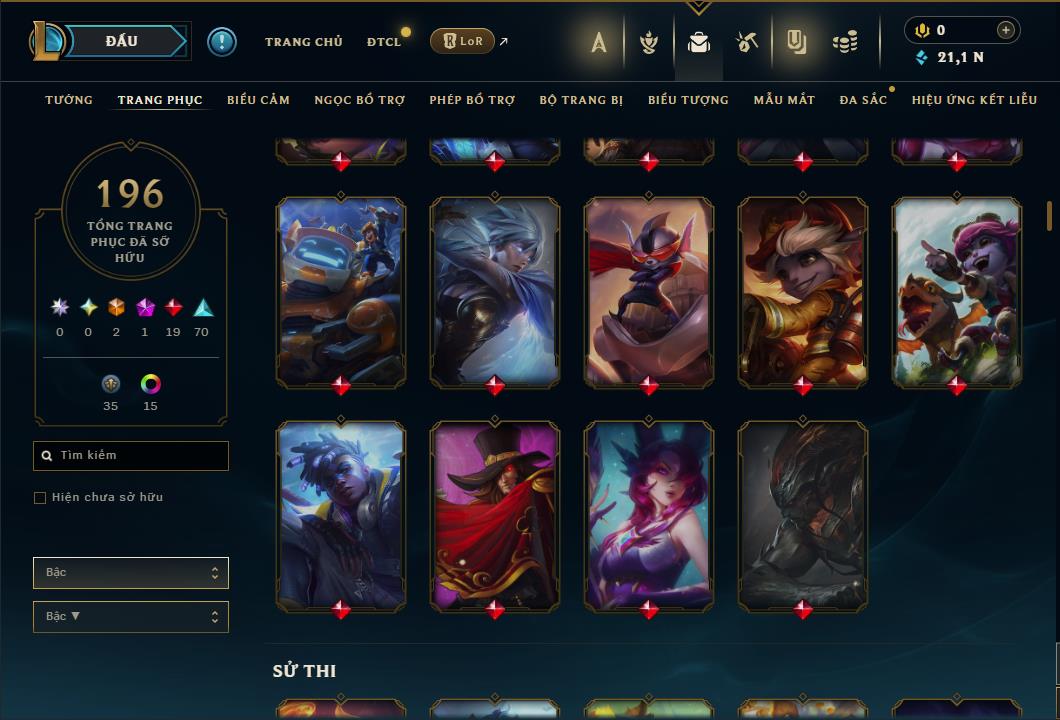Select the red caped top hat skin
Viewport: 1060px width, 720px height.
494,515
